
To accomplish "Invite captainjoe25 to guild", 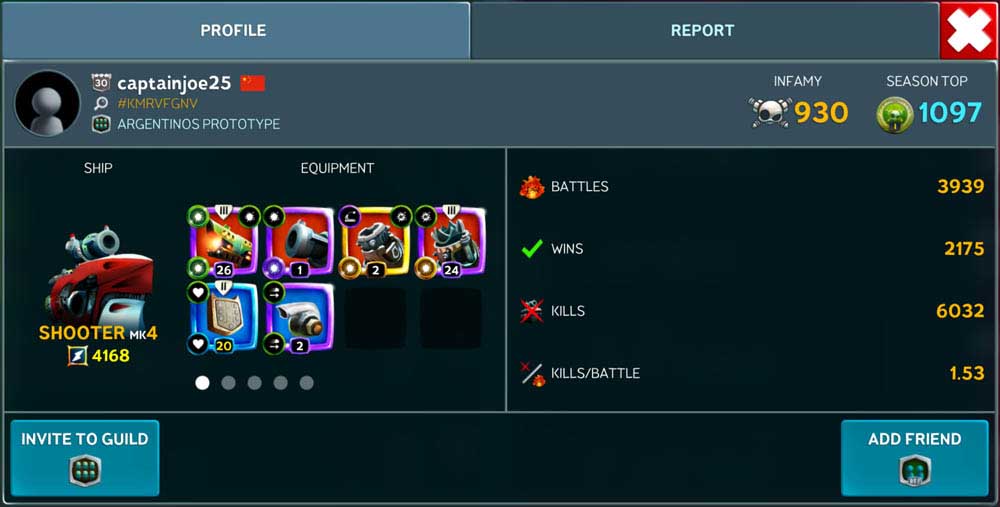I will pos(84,457).
